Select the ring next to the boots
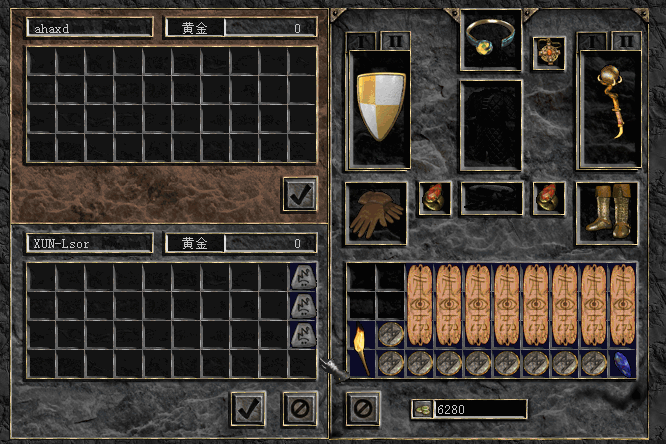666x444 pixels. [549, 198]
